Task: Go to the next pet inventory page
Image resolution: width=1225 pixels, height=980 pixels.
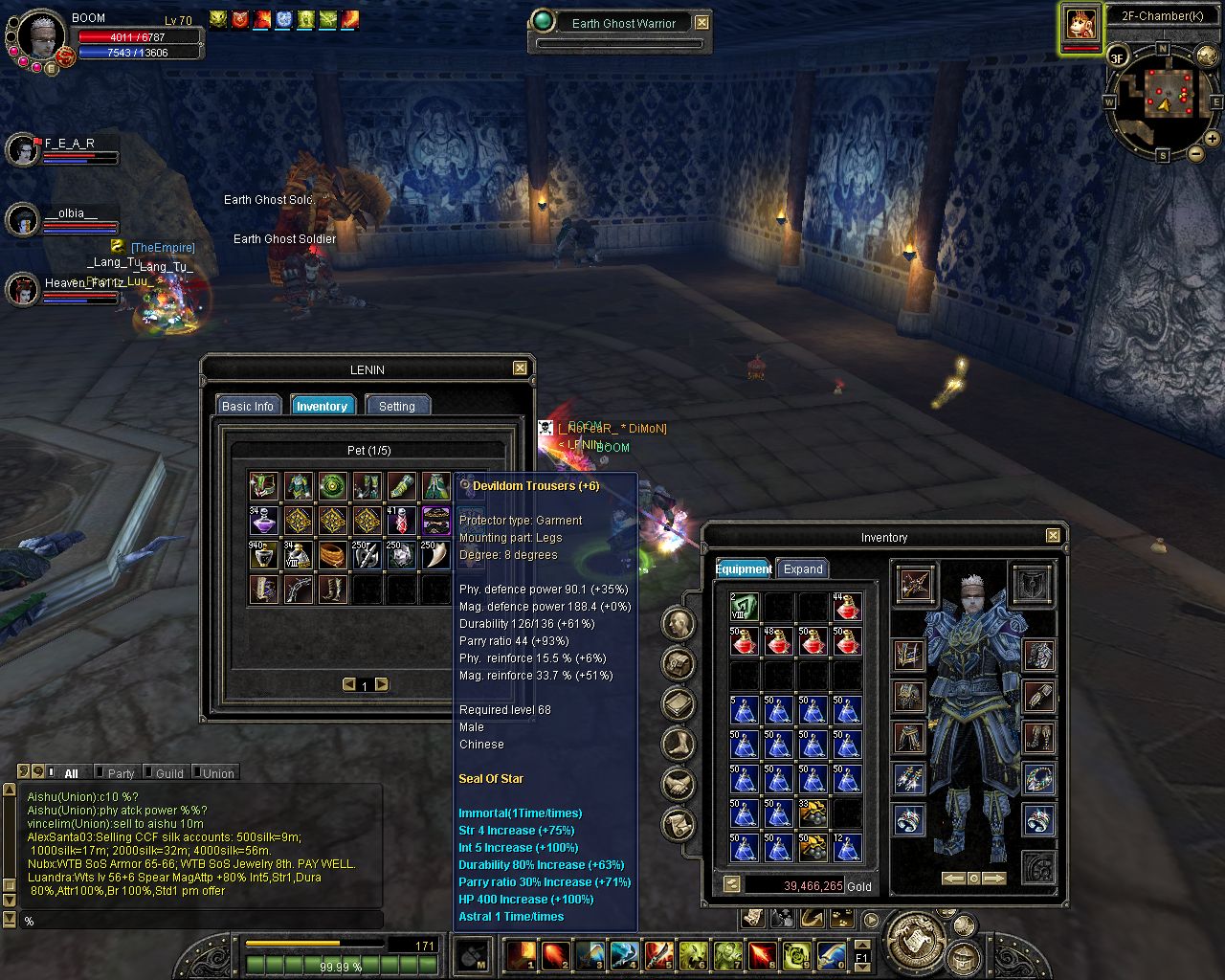Action: (x=382, y=684)
